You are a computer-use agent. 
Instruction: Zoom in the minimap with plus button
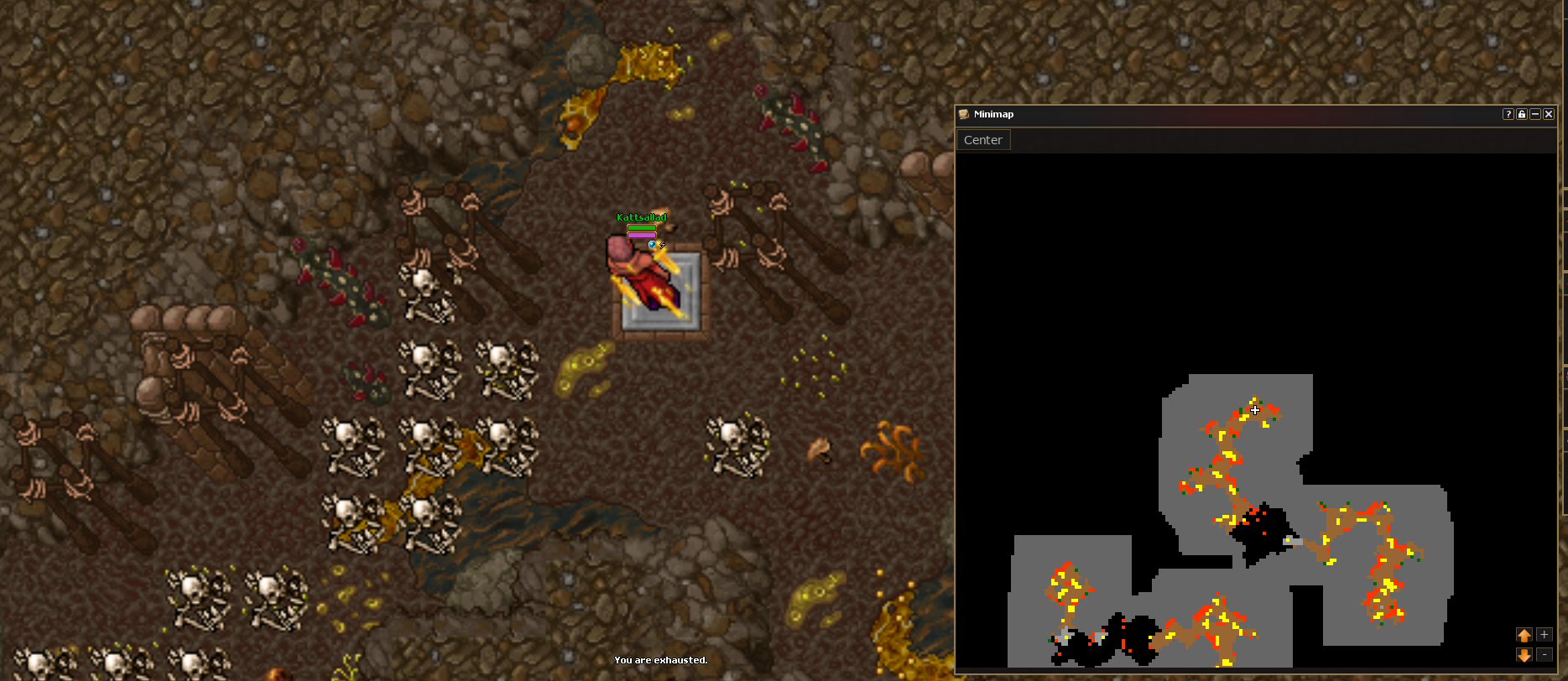coord(1544,635)
